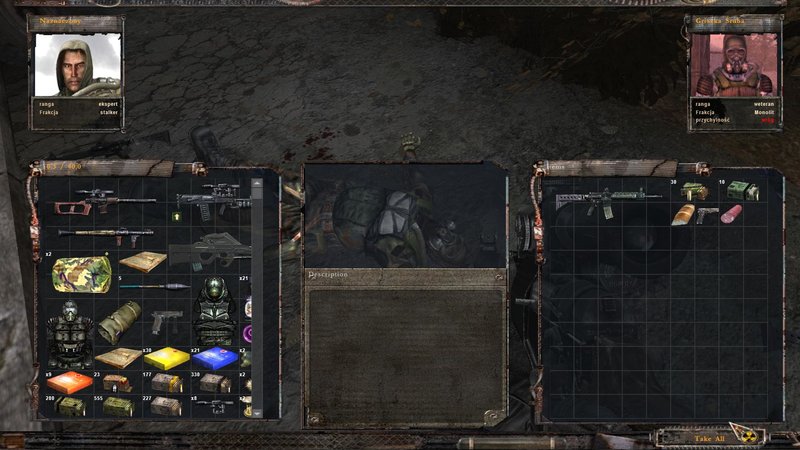
Task: Click the stalker portrait with white hood
Action: [x=79, y=64]
